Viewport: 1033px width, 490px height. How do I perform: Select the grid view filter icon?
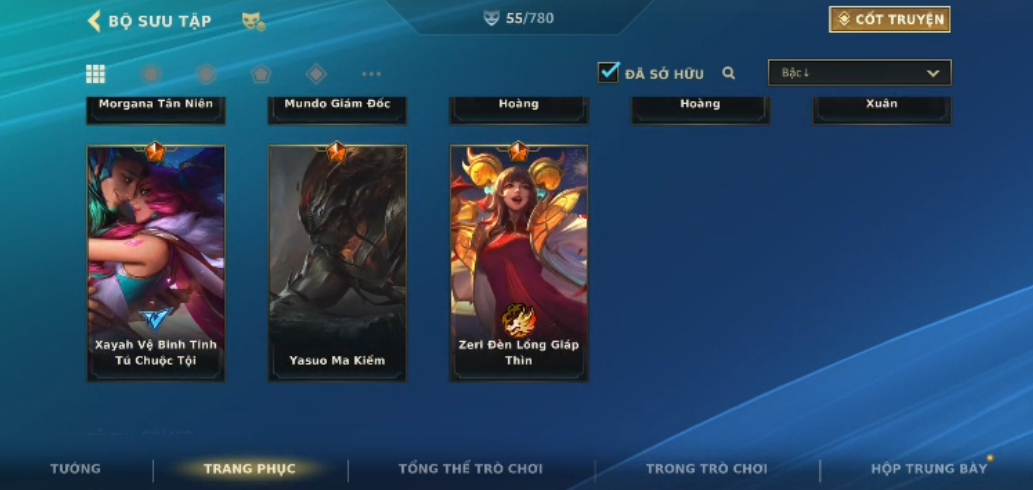coord(96,74)
